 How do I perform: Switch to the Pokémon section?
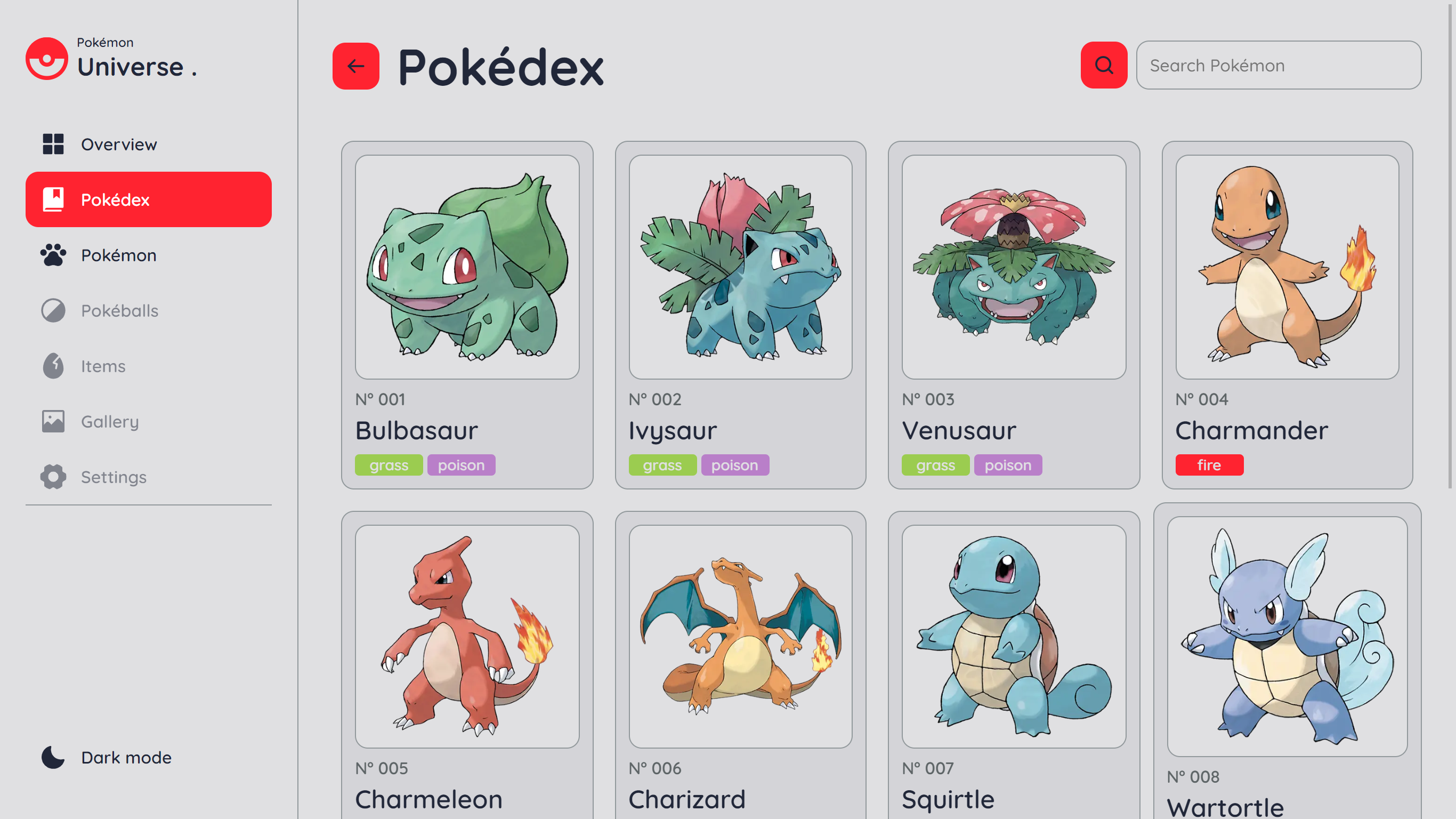[119, 255]
